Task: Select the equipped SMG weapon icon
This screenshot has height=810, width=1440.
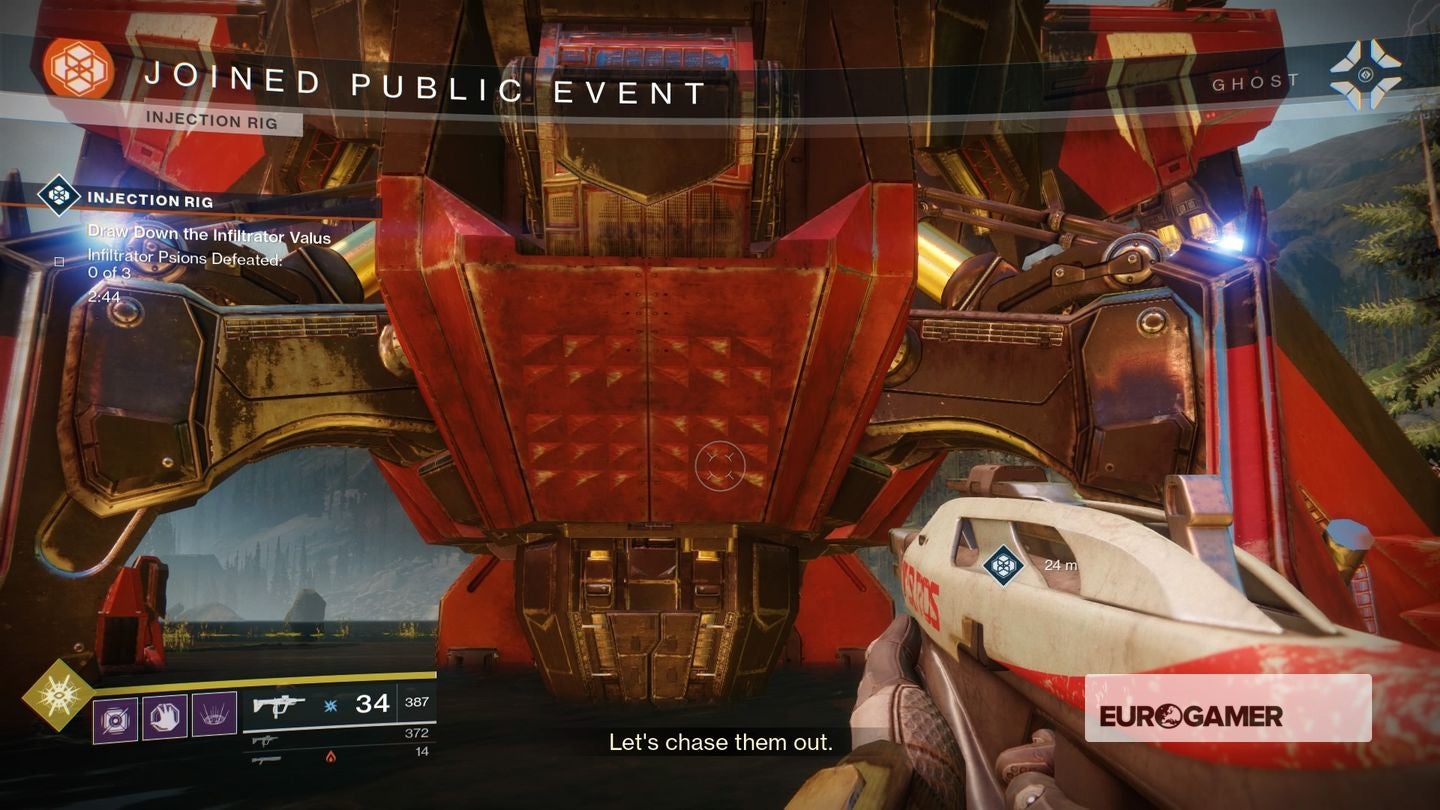Action: (281, 704)
